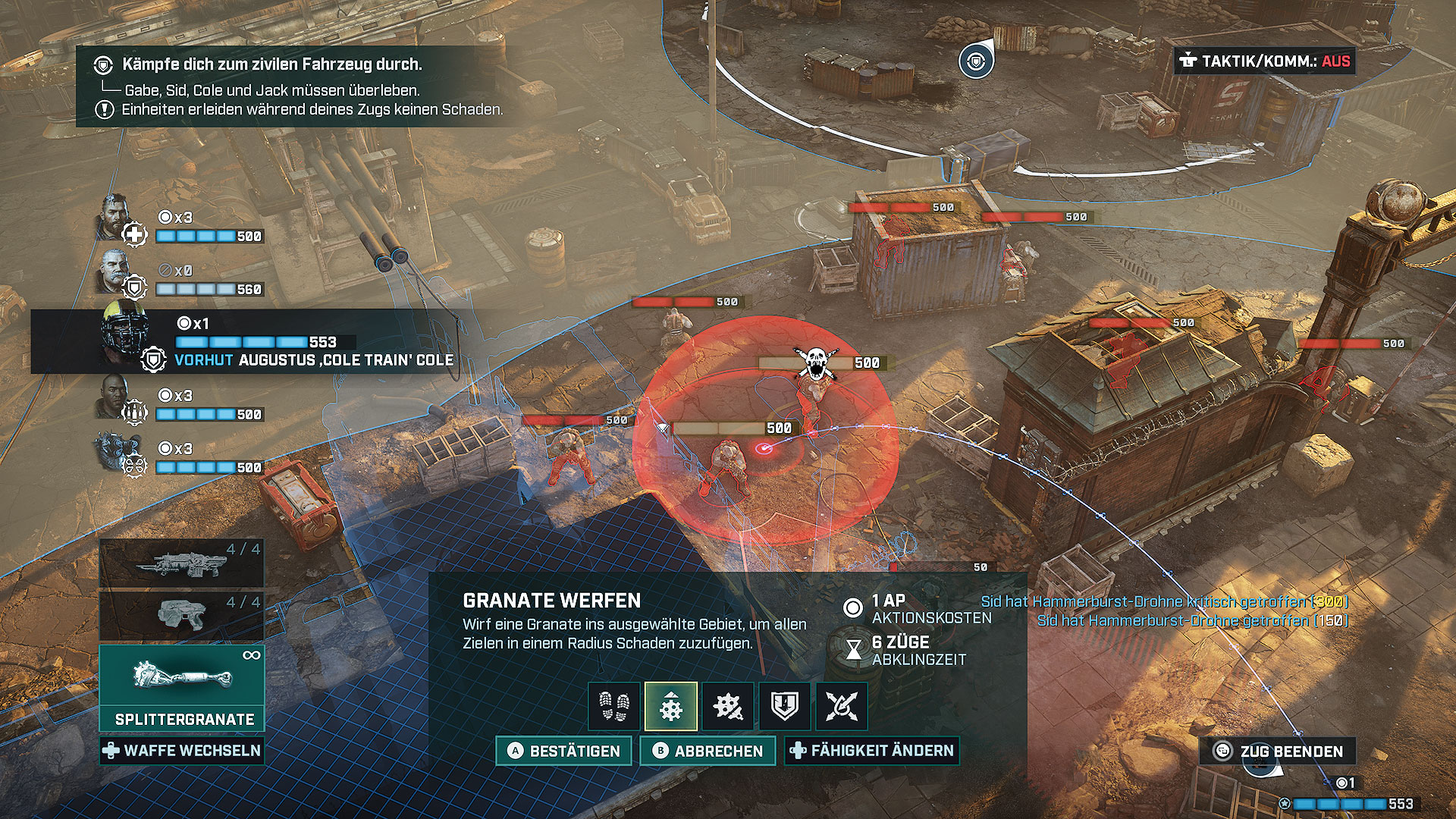Click the Fähigkeit ändern button
This screenshot has height=819, width=1456.
(x=871, y=751)
